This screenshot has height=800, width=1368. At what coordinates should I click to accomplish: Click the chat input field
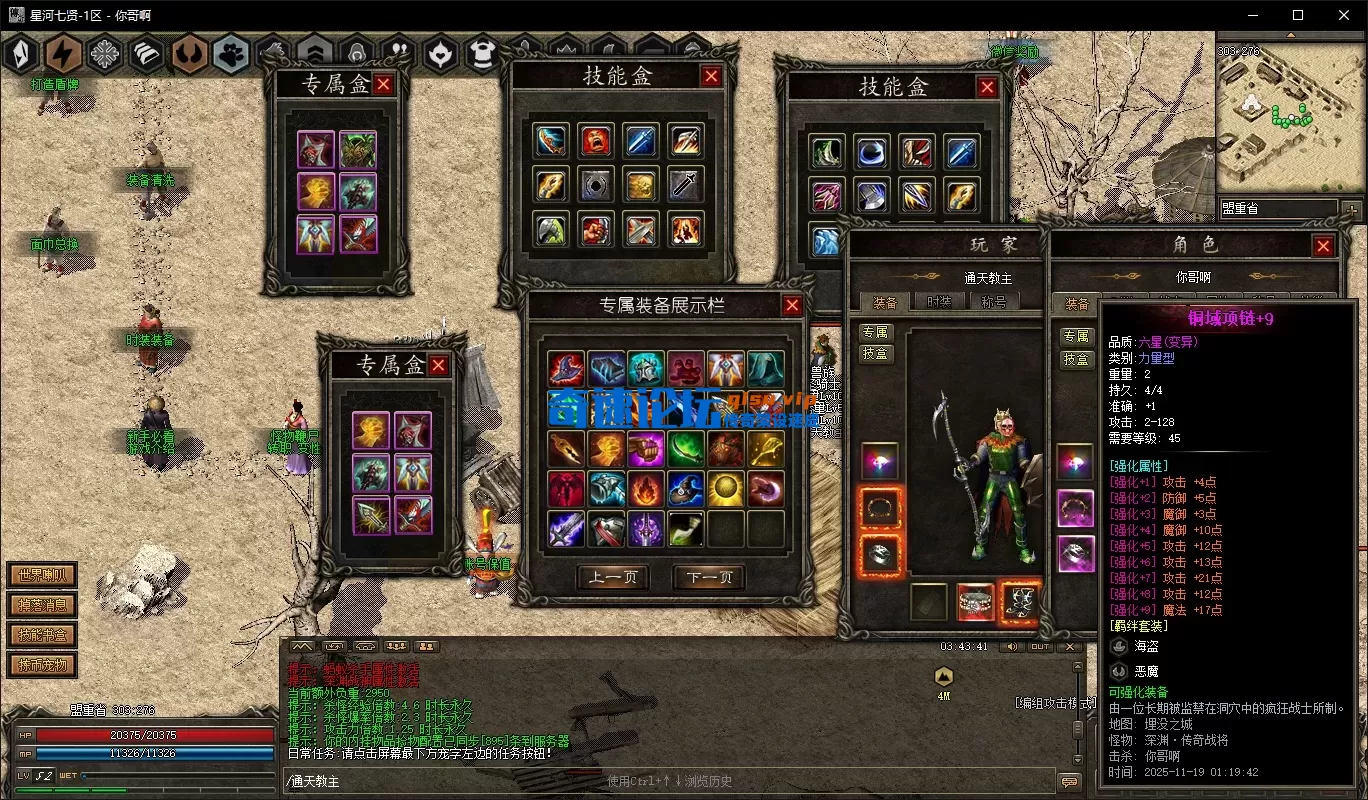(x=670, y=781)
